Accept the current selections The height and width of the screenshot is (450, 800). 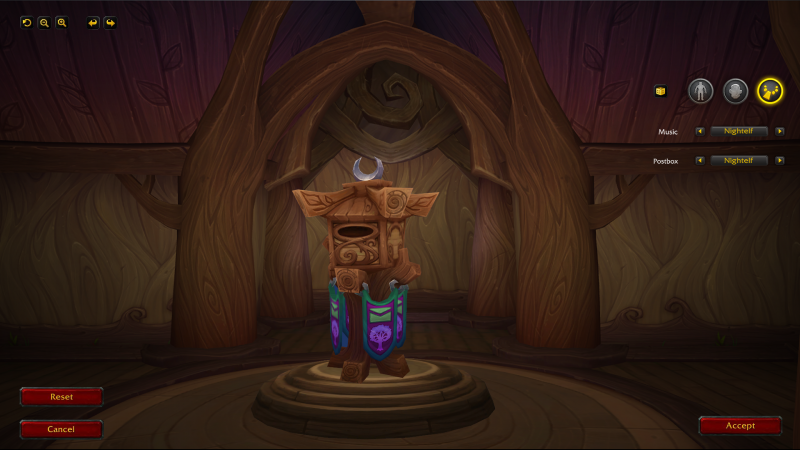coord(740,425)
